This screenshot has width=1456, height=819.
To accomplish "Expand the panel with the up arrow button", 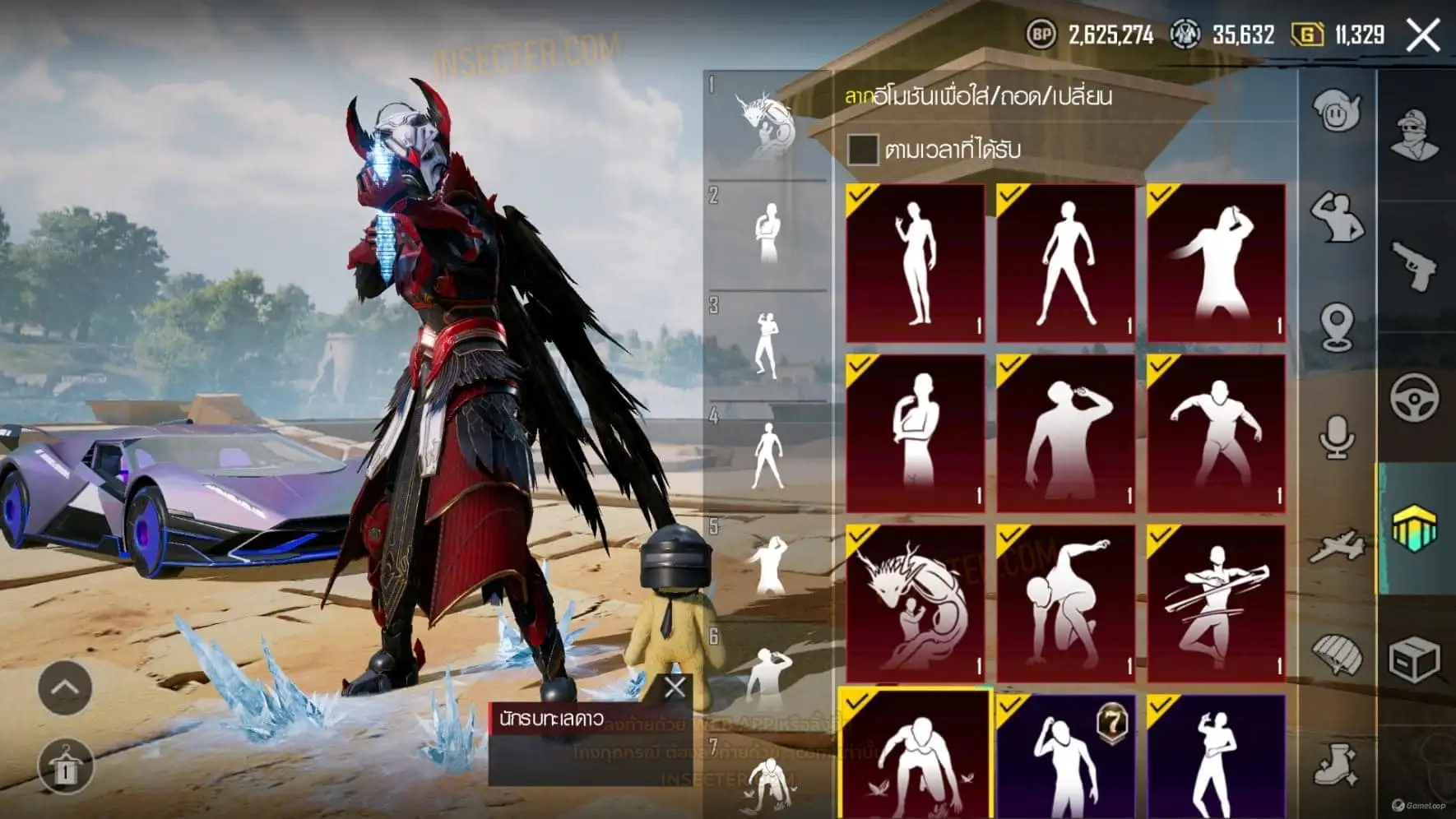I will click(x=64, y=687).
